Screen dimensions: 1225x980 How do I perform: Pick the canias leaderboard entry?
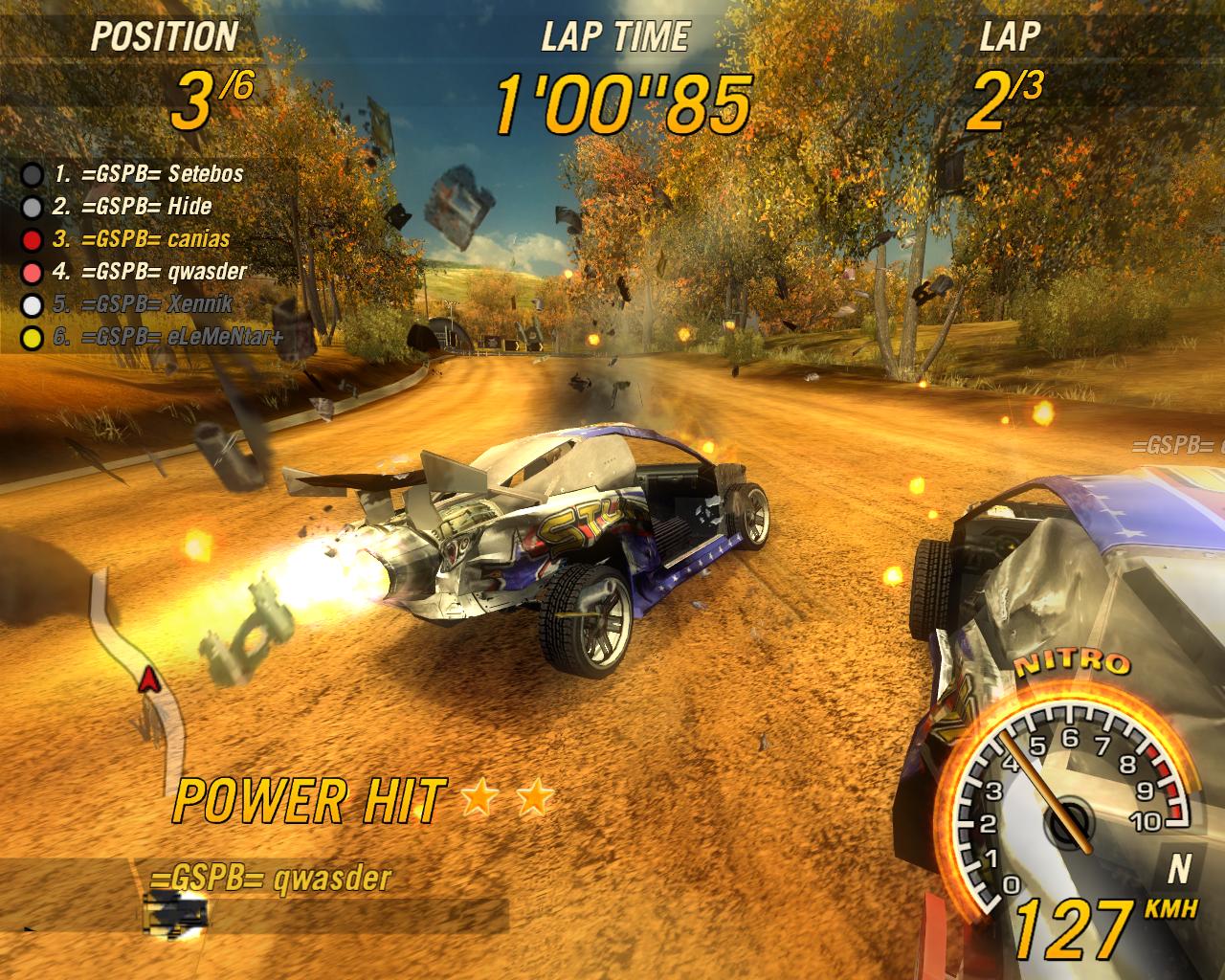pyautogui.click(x=142, y=239)
